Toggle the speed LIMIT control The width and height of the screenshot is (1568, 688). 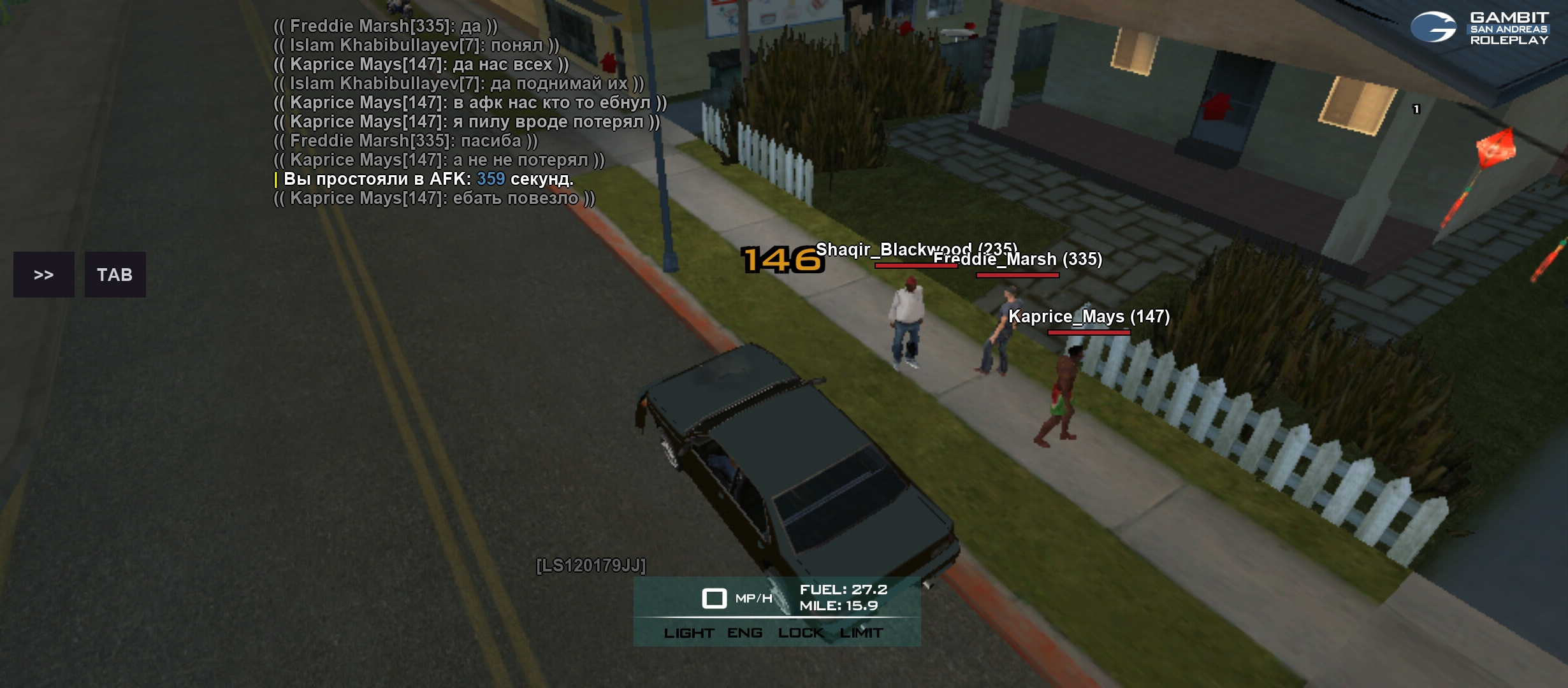point(861,633)
